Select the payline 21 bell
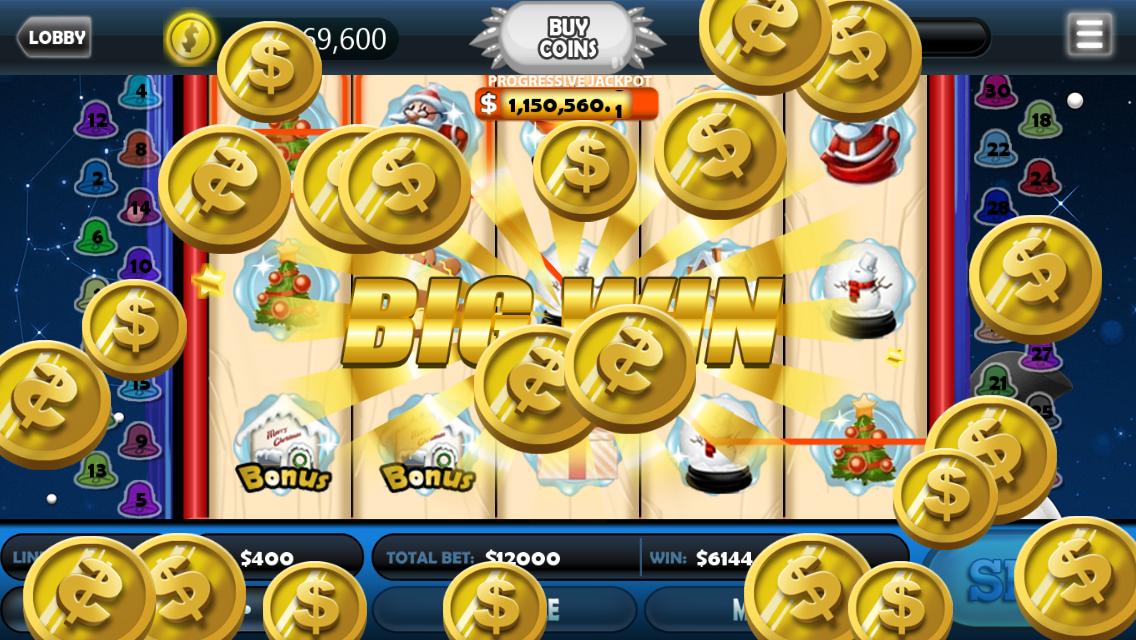Viewport: 1136px width, 640px height. pos(997,381)
